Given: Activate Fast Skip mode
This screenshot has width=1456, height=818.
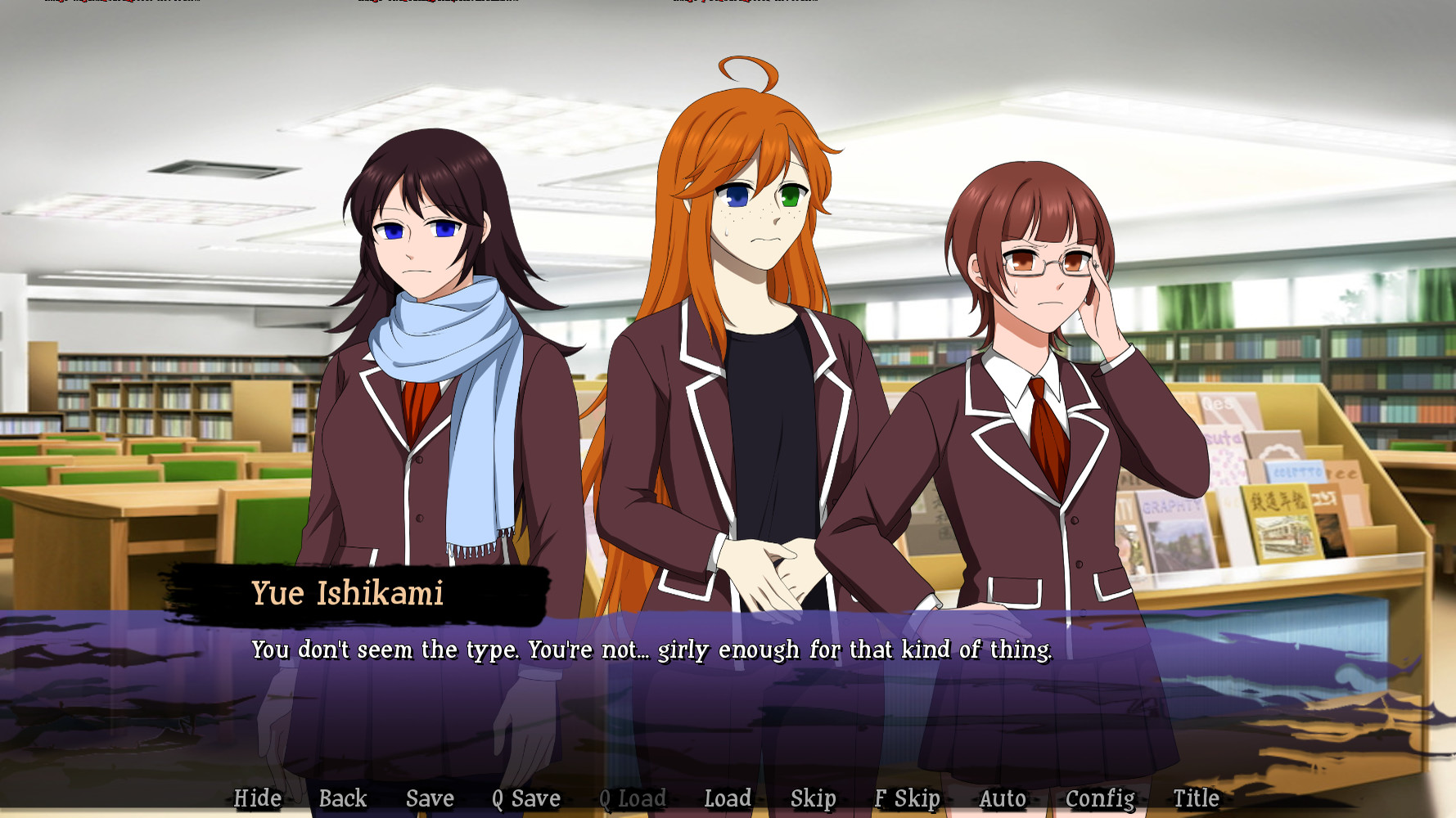Looking at the screenshot, I should tap(907, 798).
